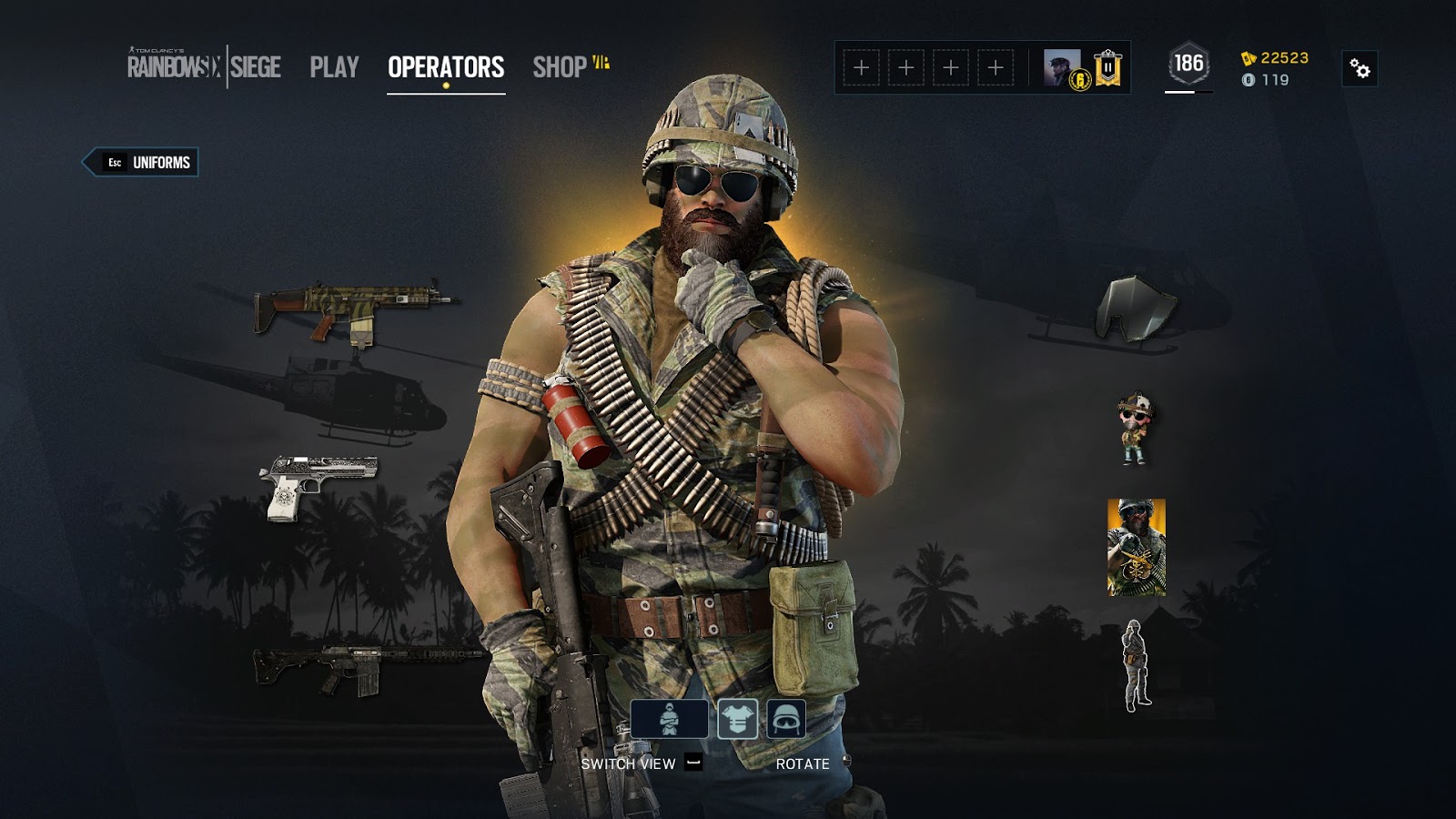Click the PLAY button

pyautogui.click(x=333, y=66)
